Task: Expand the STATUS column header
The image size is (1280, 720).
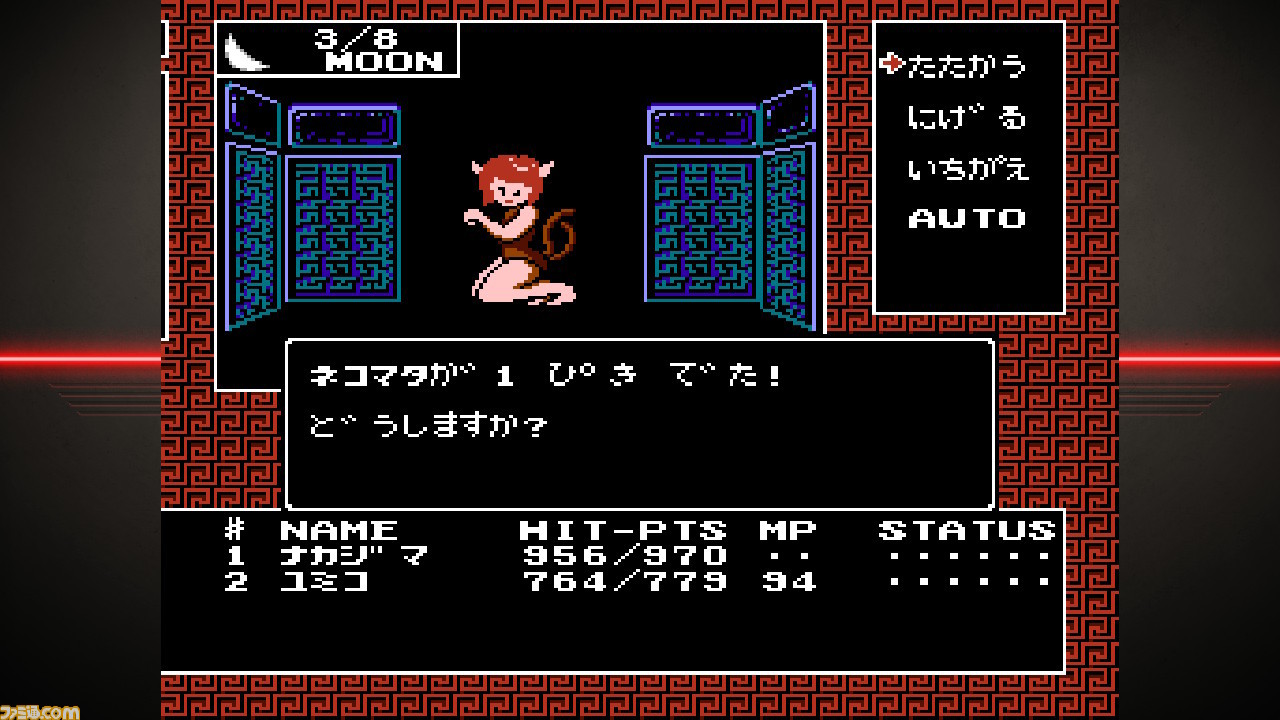Action: click(967, 528)
